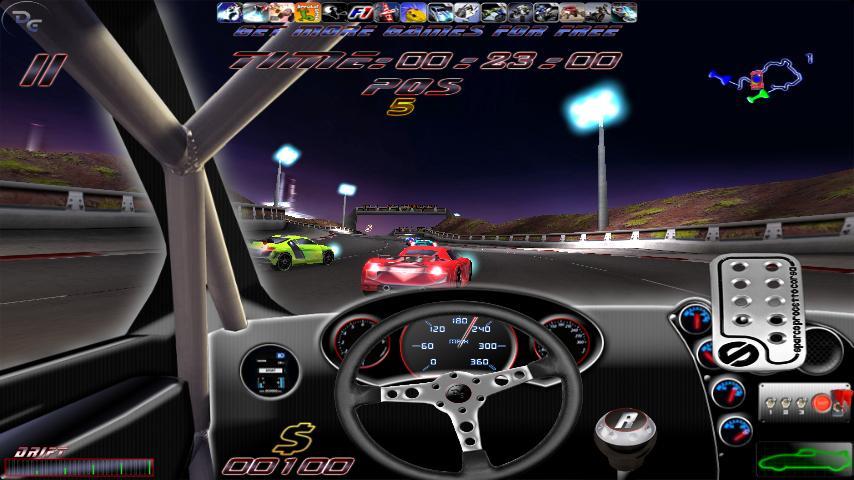Hit the red button on the switch panel
The width and height of the screenshot is (854, 480).
click(821, 404)
